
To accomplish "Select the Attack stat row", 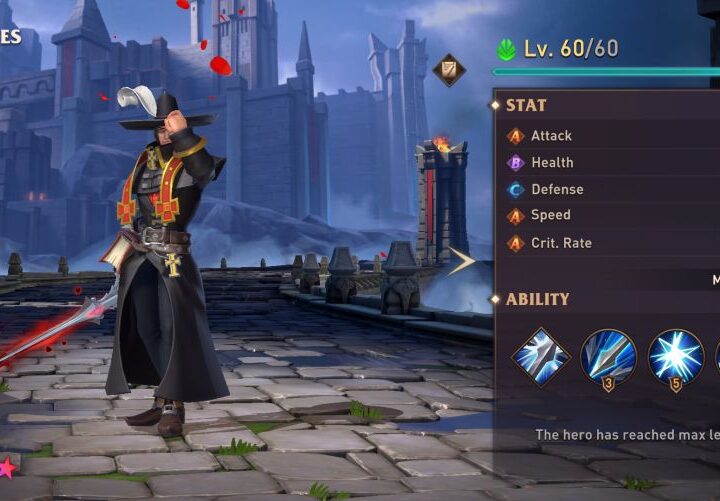I will [550, 136].
